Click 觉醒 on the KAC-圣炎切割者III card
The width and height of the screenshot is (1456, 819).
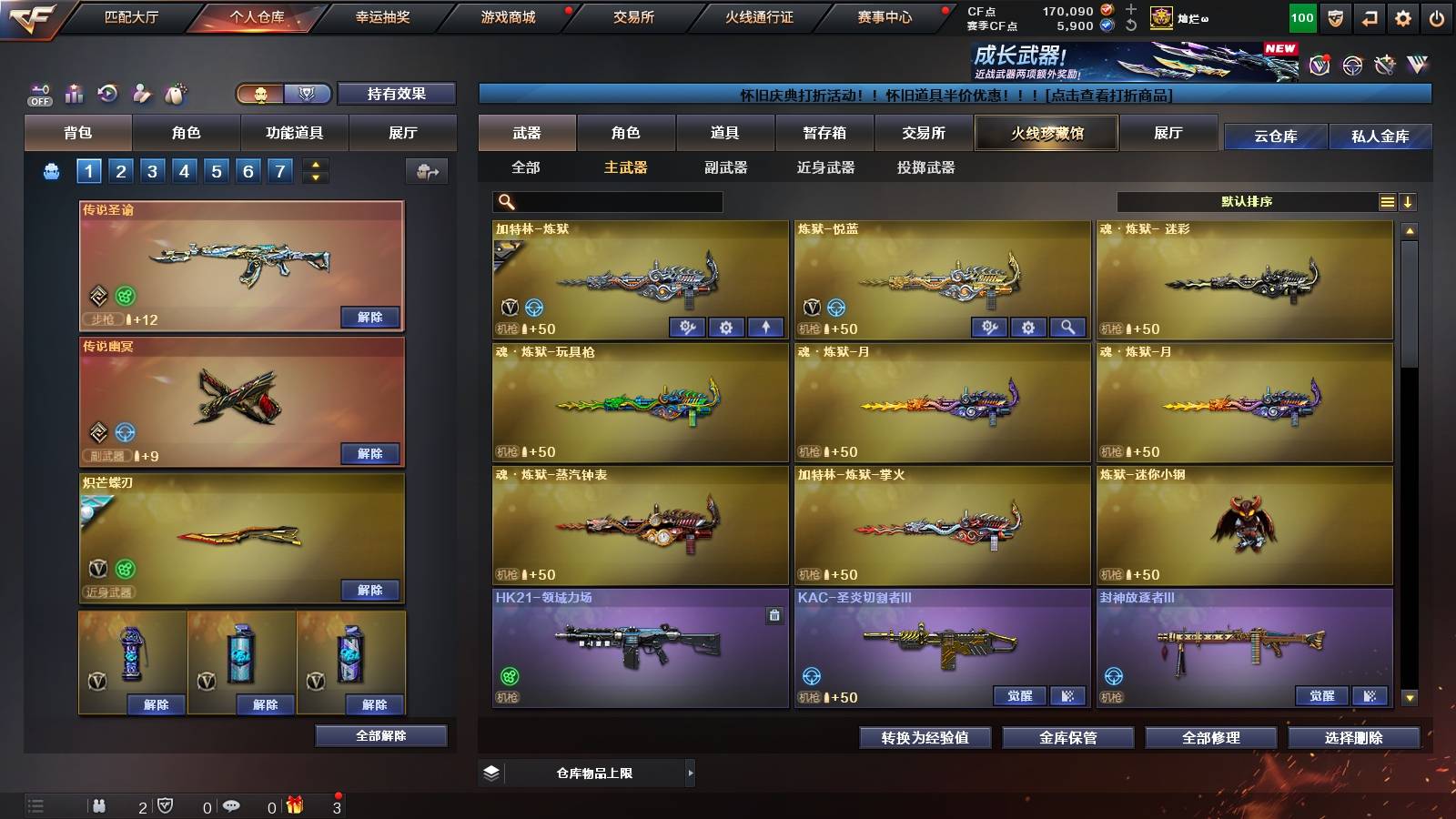pos(1018,695)
